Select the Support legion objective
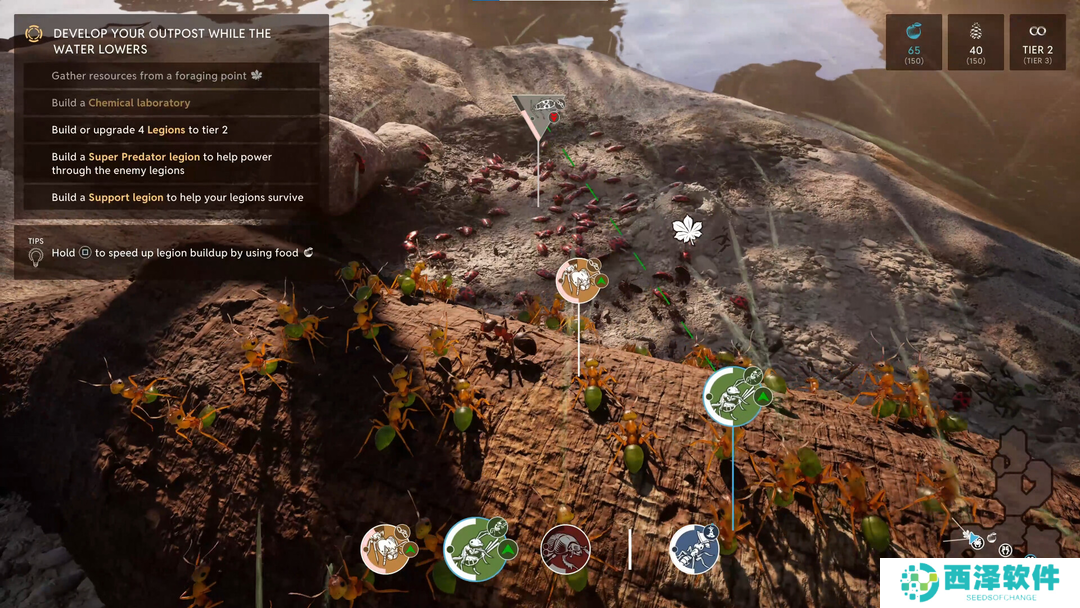Image resolution: width=1080 pixels, height=608 pixels. [178, 198]
